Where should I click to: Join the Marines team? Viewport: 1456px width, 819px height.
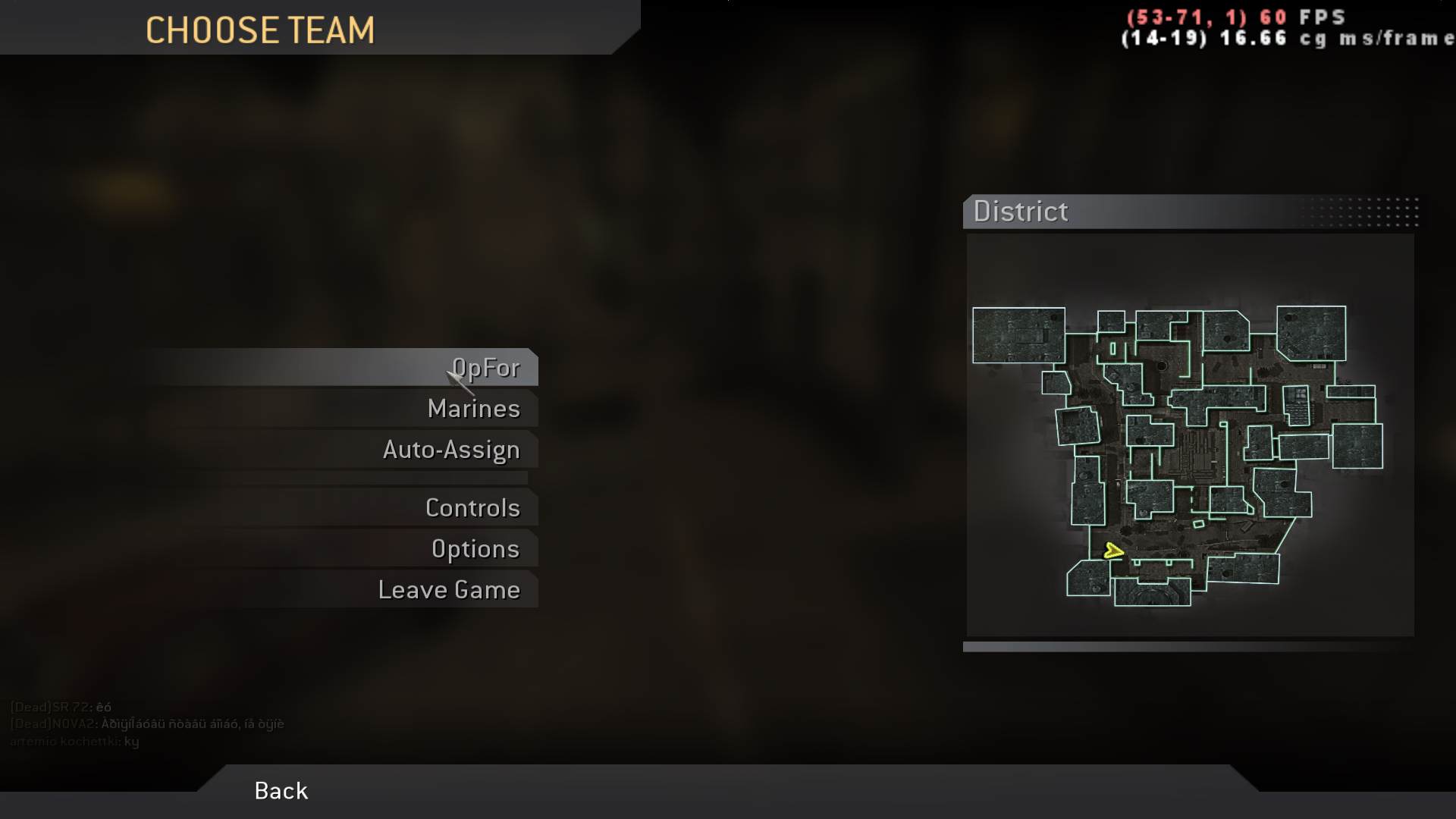point(475,408)
